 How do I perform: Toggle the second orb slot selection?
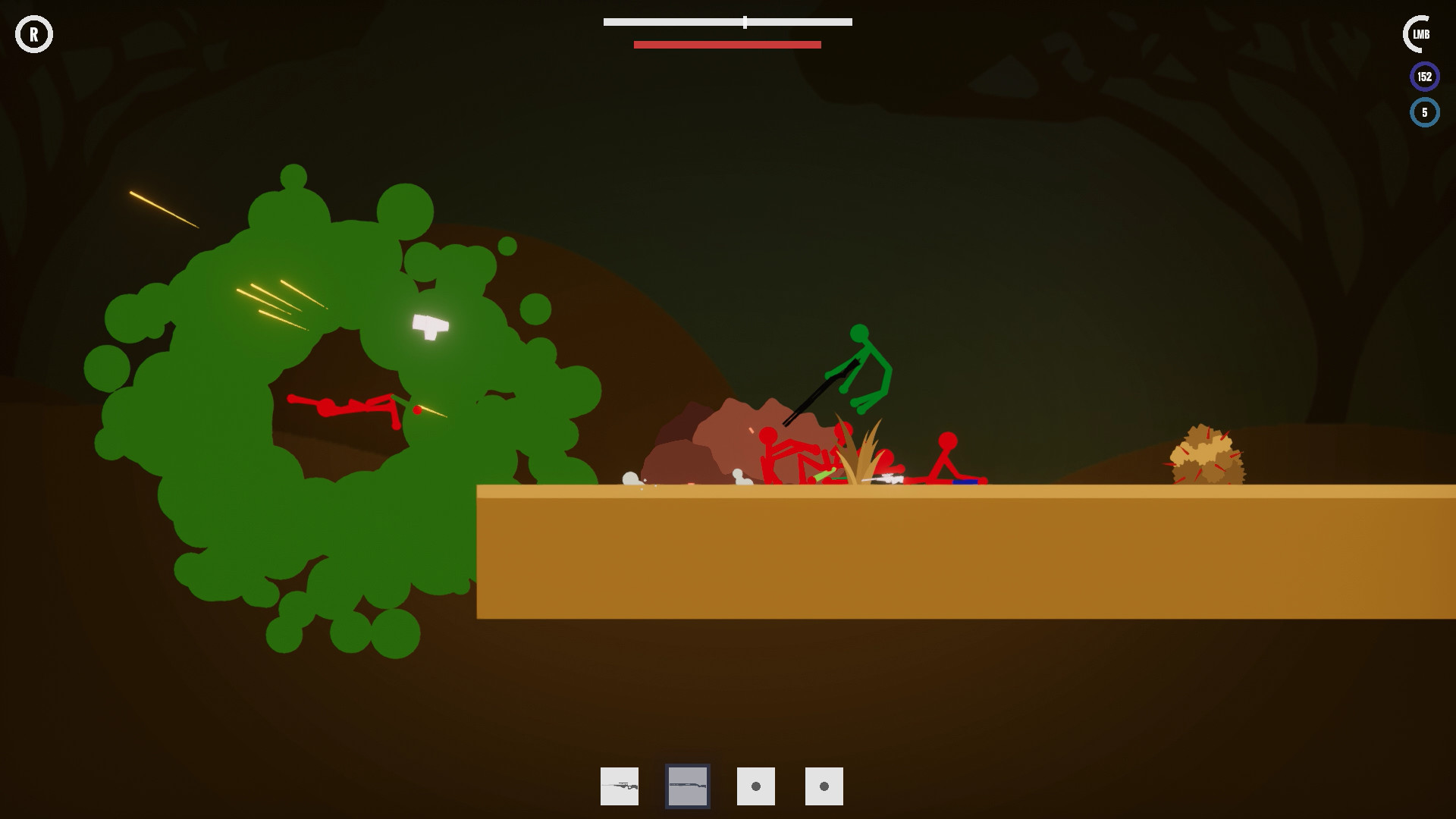click(x=824, y=786)
